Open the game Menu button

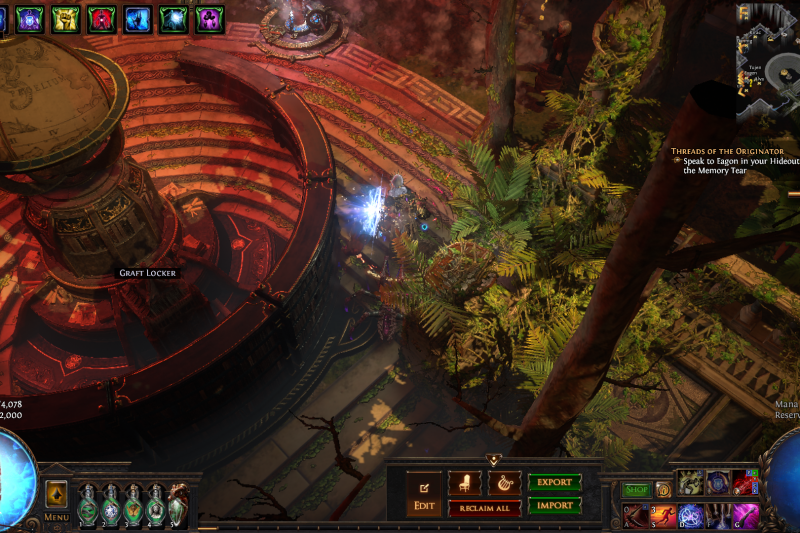pyautogui.click(x=56, y=499)
